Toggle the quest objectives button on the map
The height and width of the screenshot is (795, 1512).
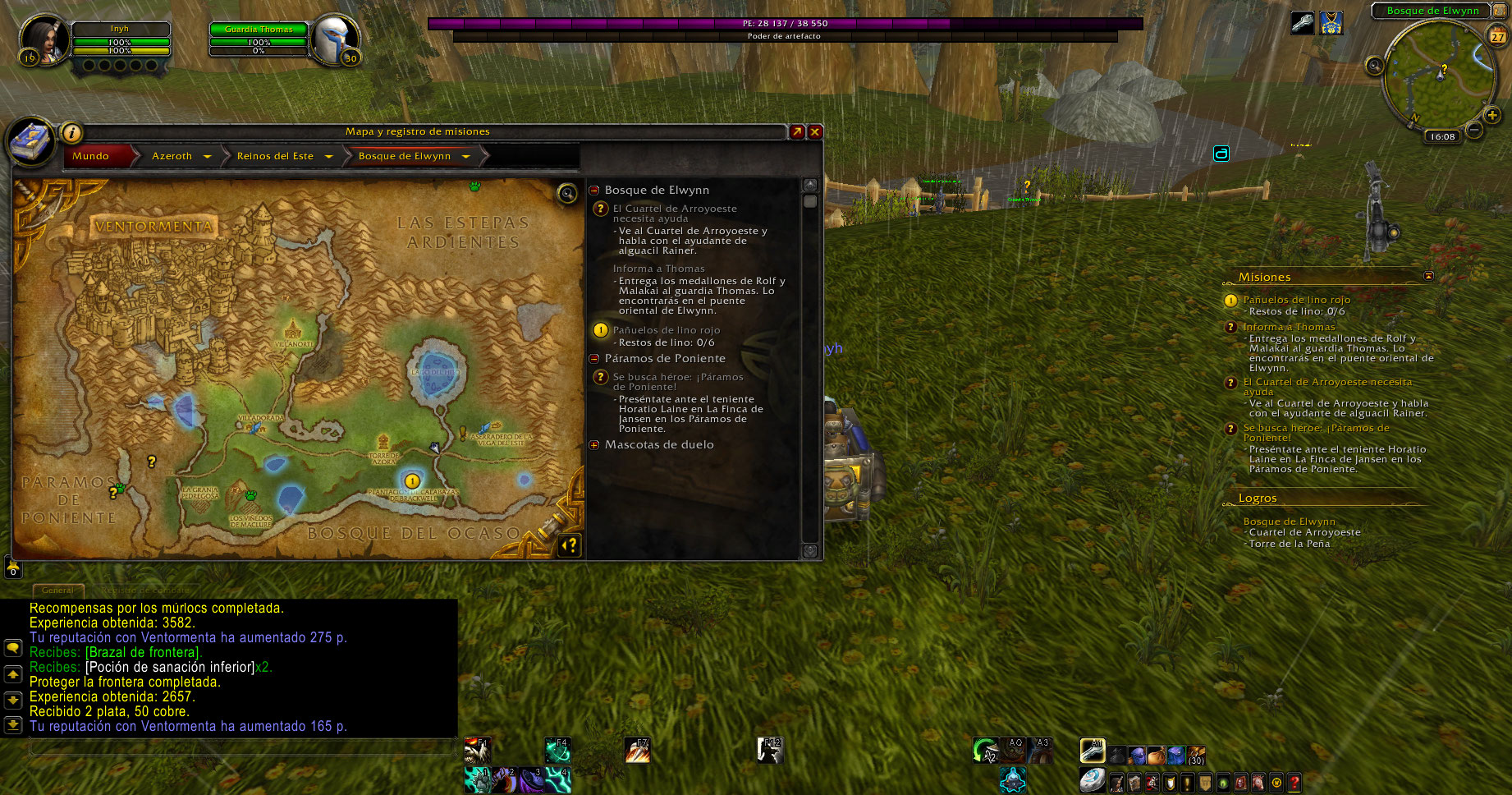(x=570, y=545)
